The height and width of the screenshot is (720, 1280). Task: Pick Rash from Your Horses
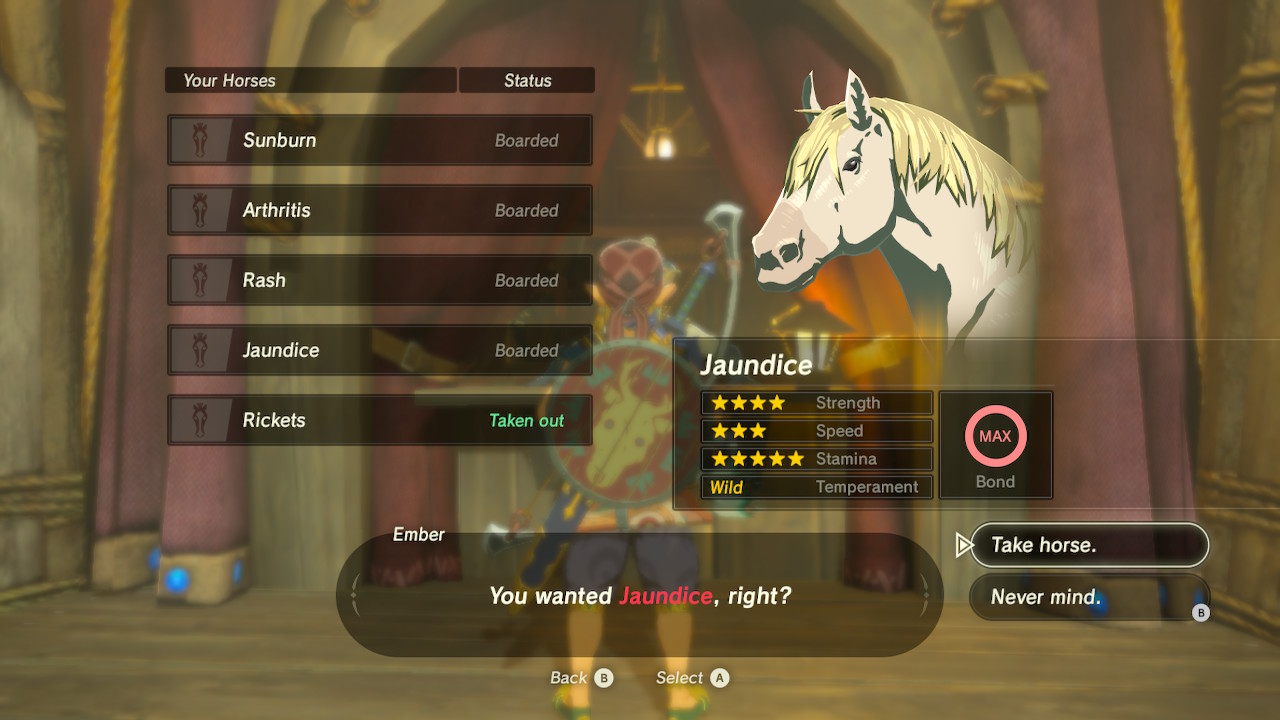click(380, 280)
